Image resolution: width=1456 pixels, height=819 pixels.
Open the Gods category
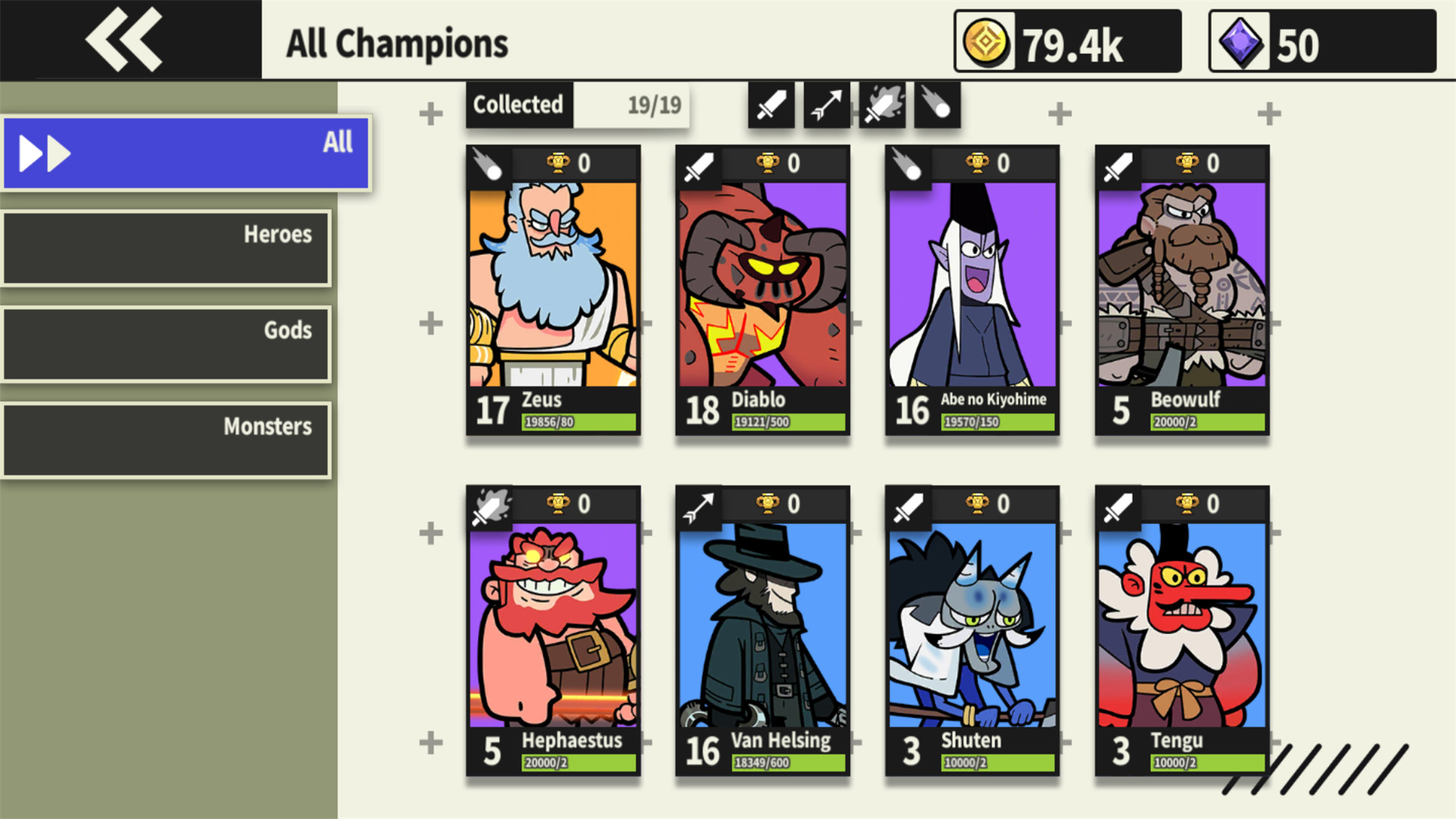(x=167, y=344)
